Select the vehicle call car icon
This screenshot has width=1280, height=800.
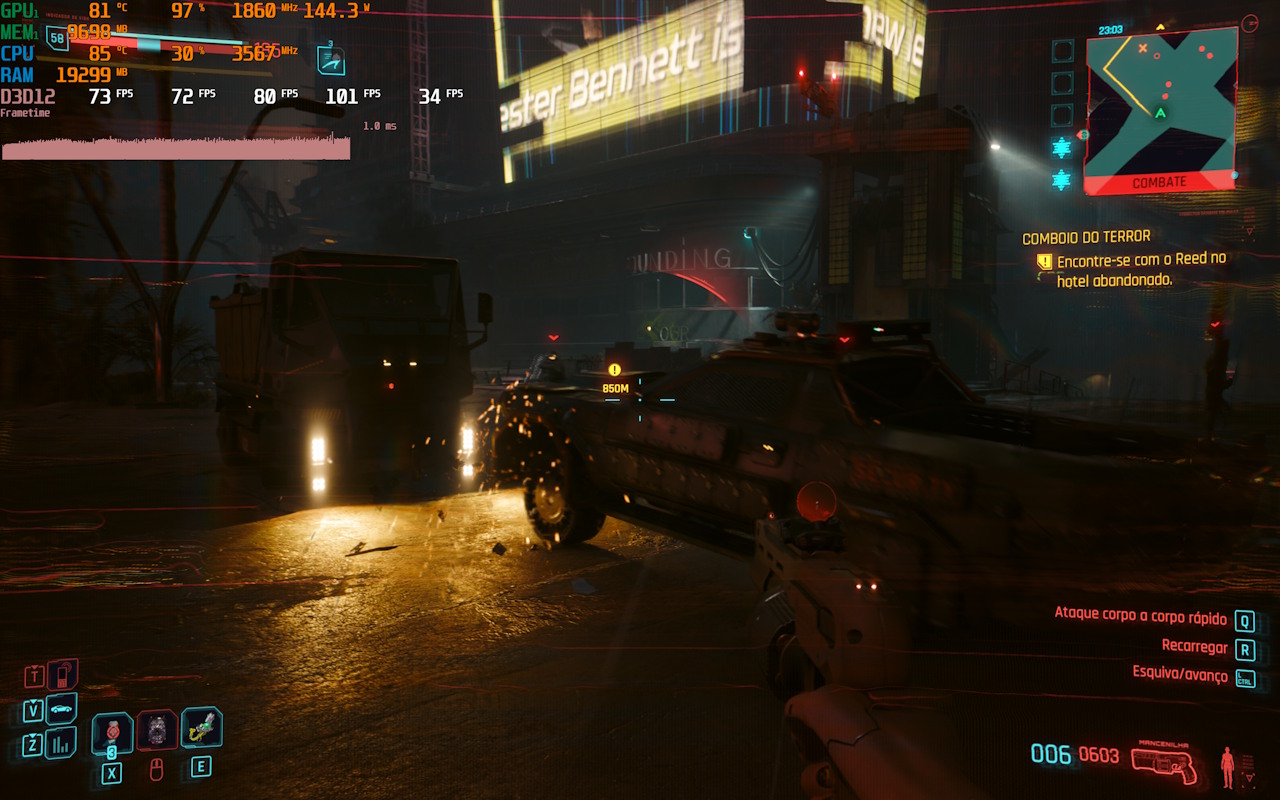(x=61, y=709)
